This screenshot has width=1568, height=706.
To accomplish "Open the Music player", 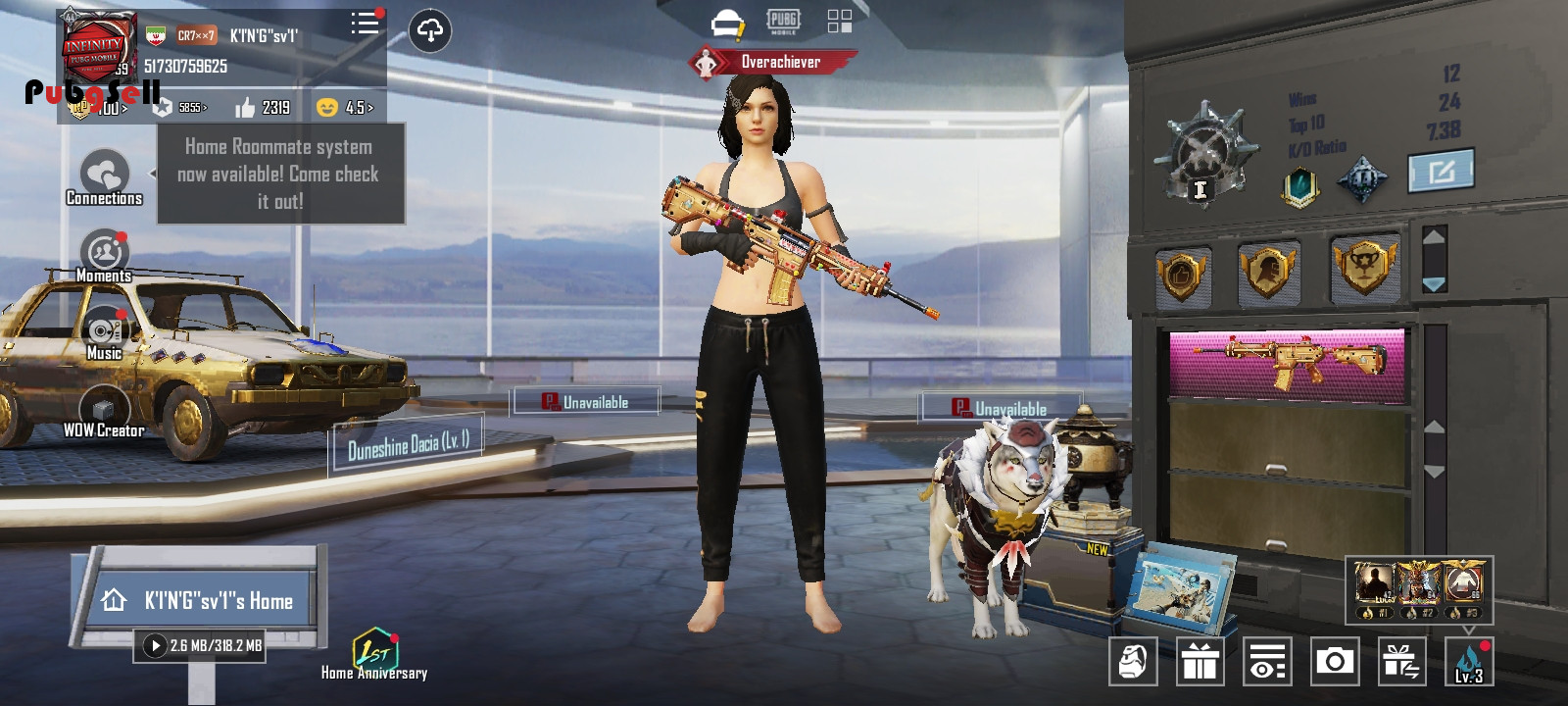I will point(104,333).
